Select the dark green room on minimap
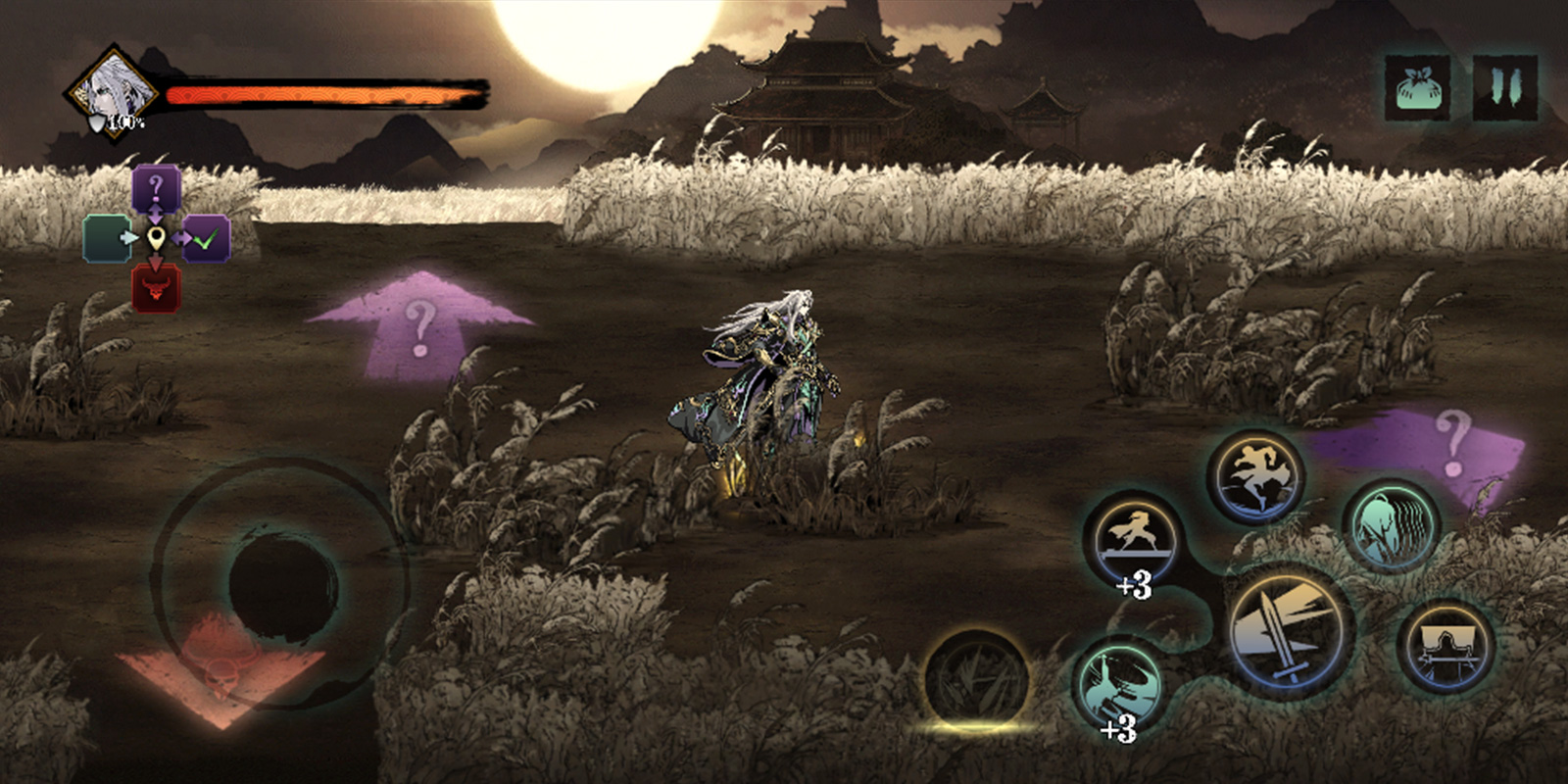 tap(105, 239)
